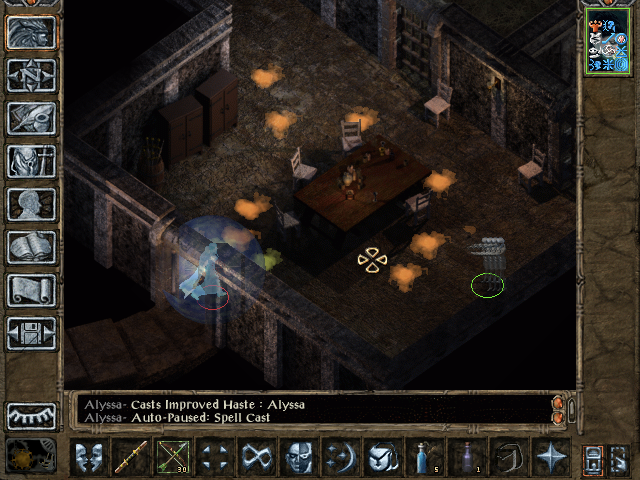Open the area map with the compass button

[x=31, y=75]
